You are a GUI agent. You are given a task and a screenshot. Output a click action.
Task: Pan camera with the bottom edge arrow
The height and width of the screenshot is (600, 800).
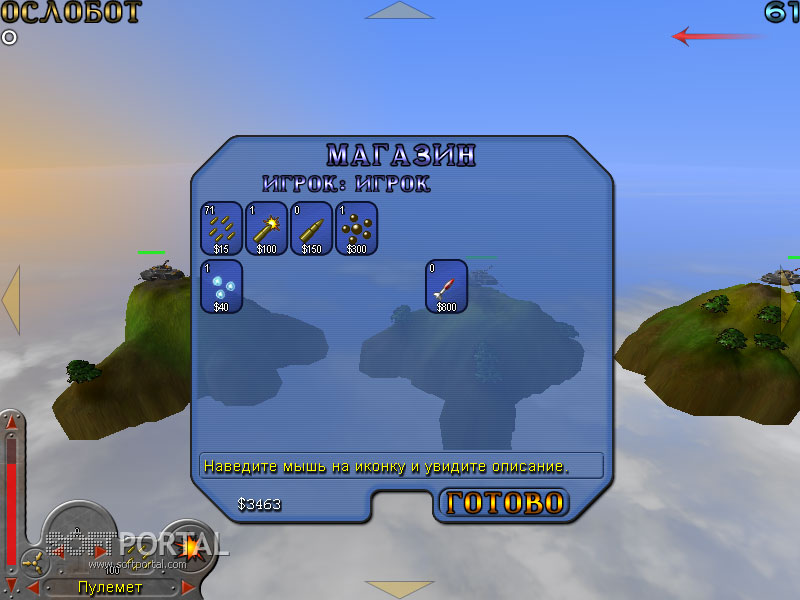click(399, 589)
